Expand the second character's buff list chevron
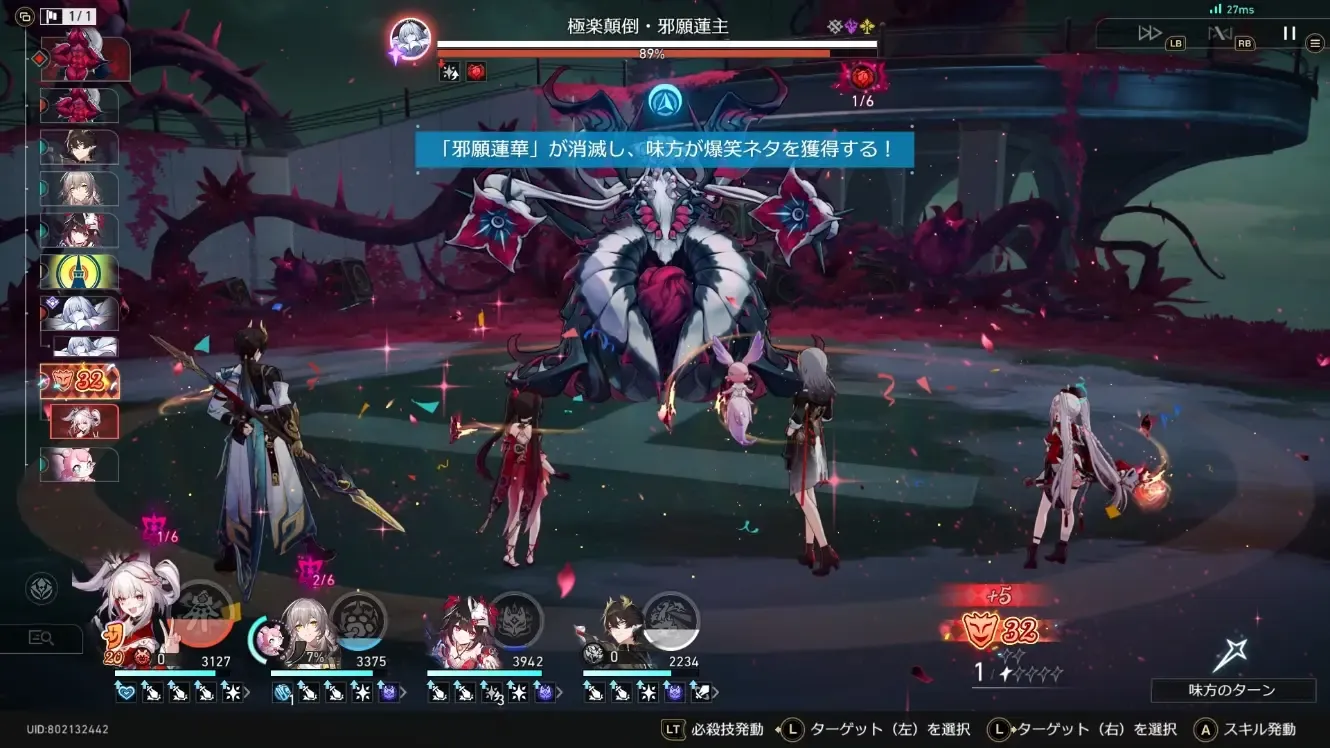The height and width of the screenshot is (748, 1330). tap(405, 690)
